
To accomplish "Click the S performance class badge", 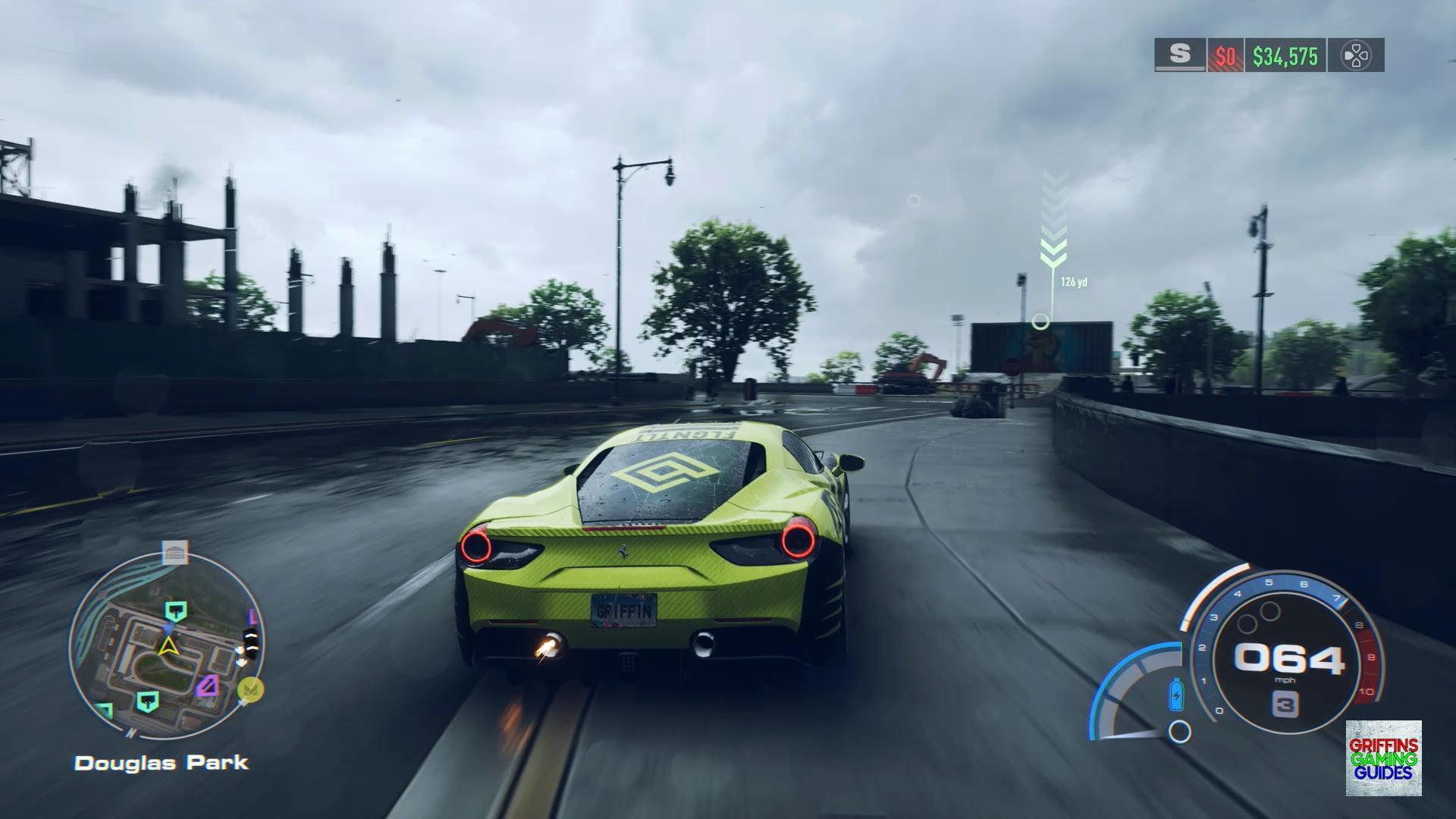I will [x=1180, y=55].
